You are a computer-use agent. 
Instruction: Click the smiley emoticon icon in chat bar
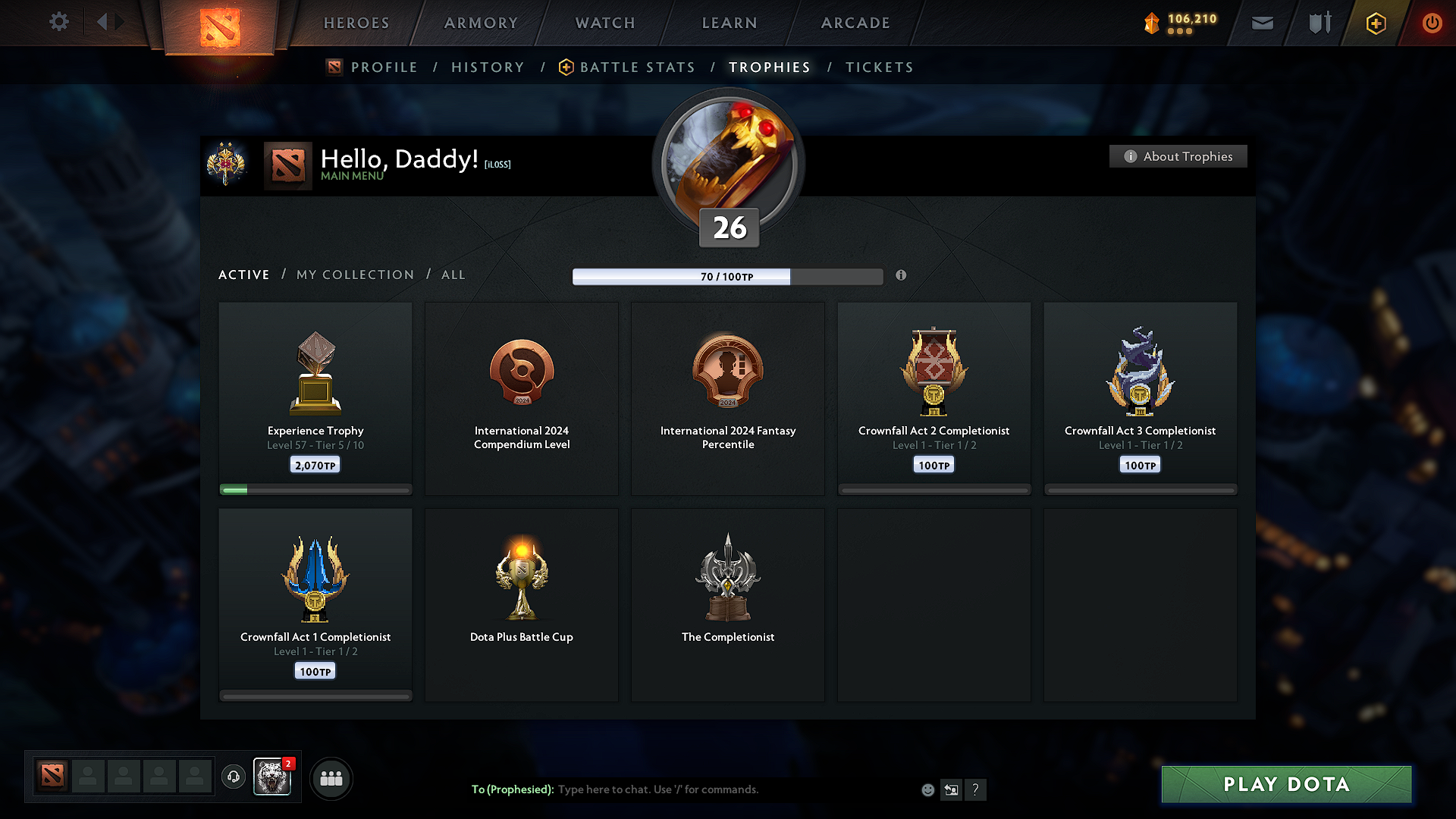[927, 789]
